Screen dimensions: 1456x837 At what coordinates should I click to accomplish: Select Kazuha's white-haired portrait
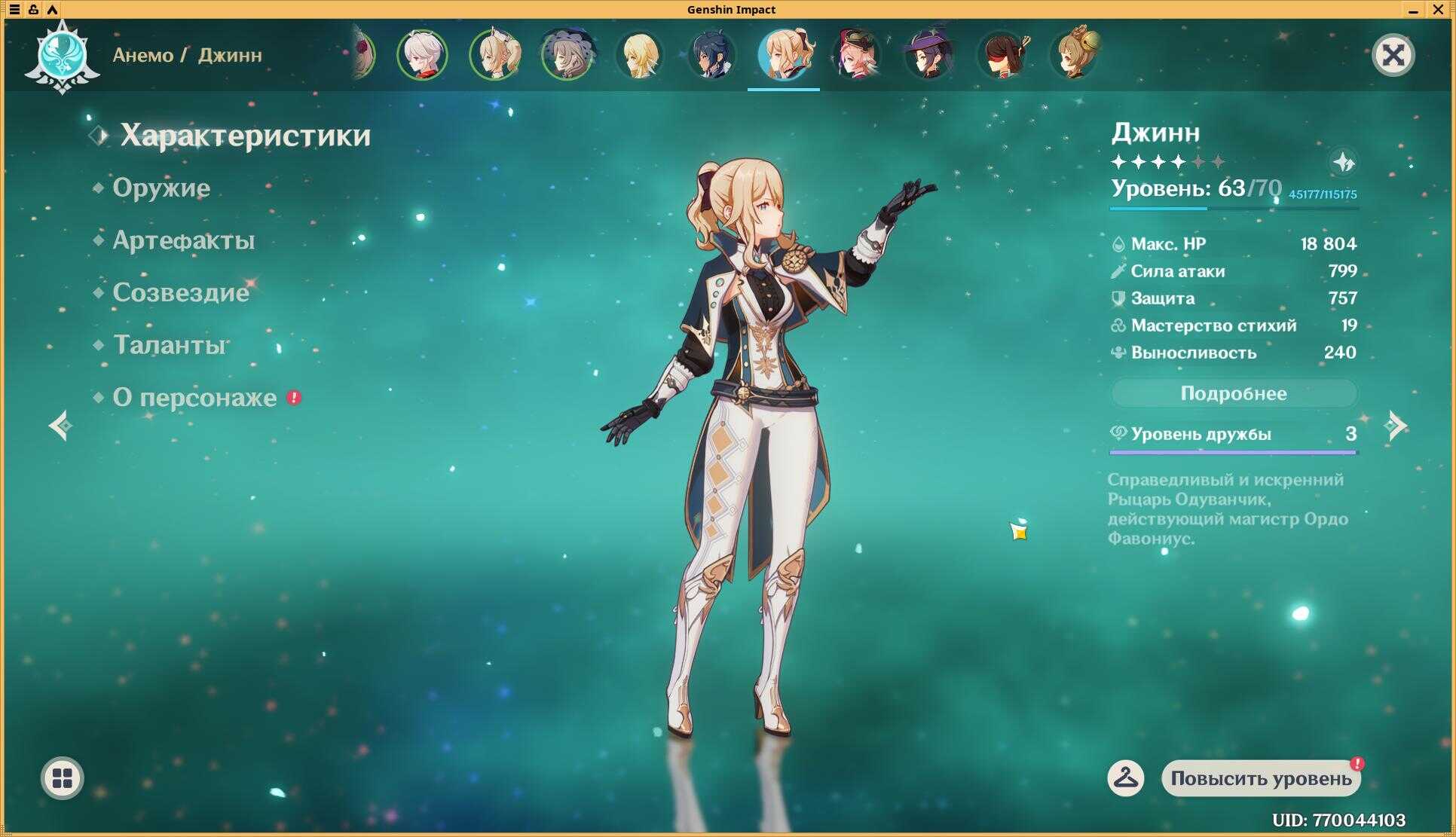(422, 55)
